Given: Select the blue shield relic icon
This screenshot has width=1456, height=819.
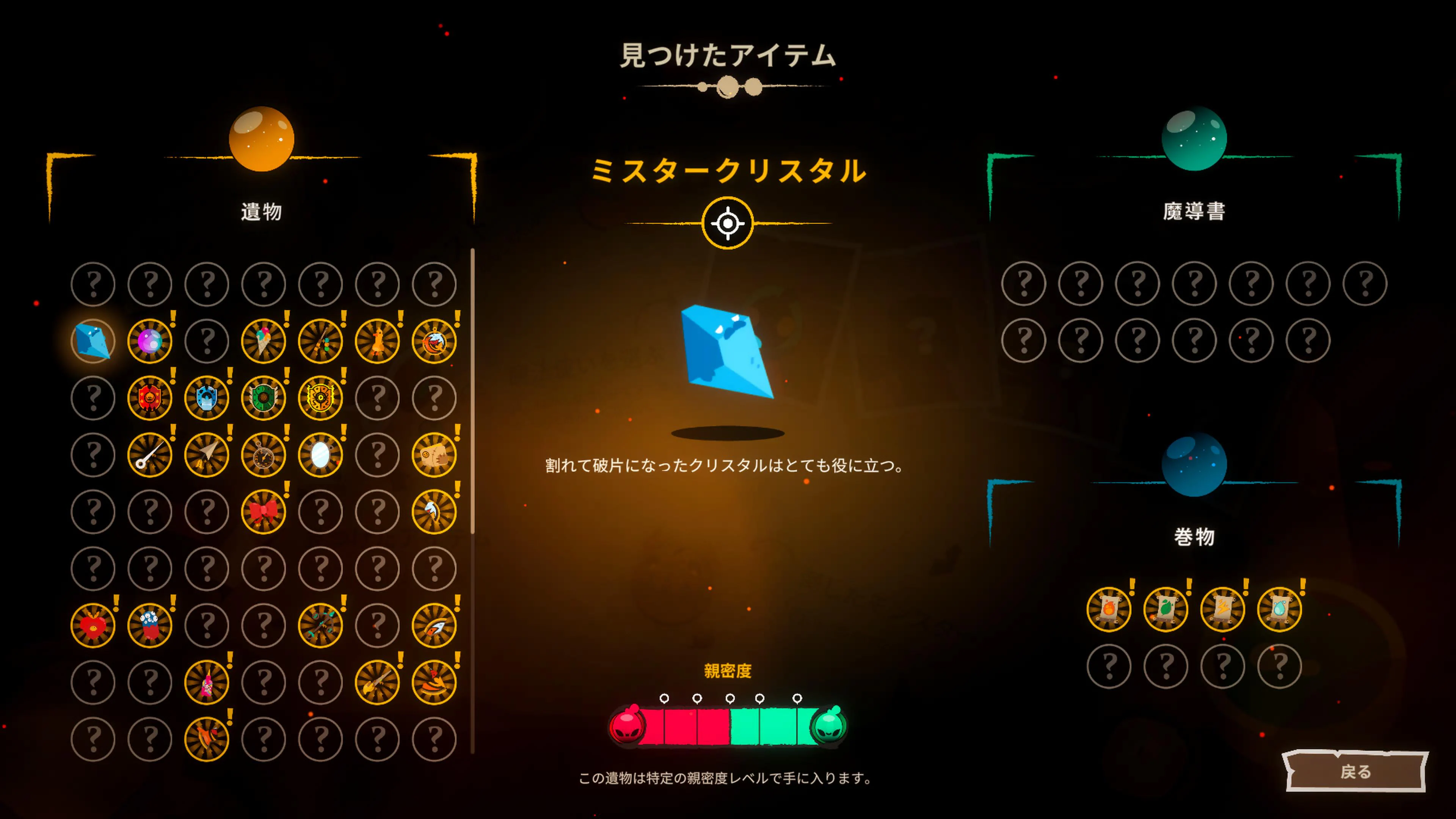Looking at the screenshot, I should [206, 397].
